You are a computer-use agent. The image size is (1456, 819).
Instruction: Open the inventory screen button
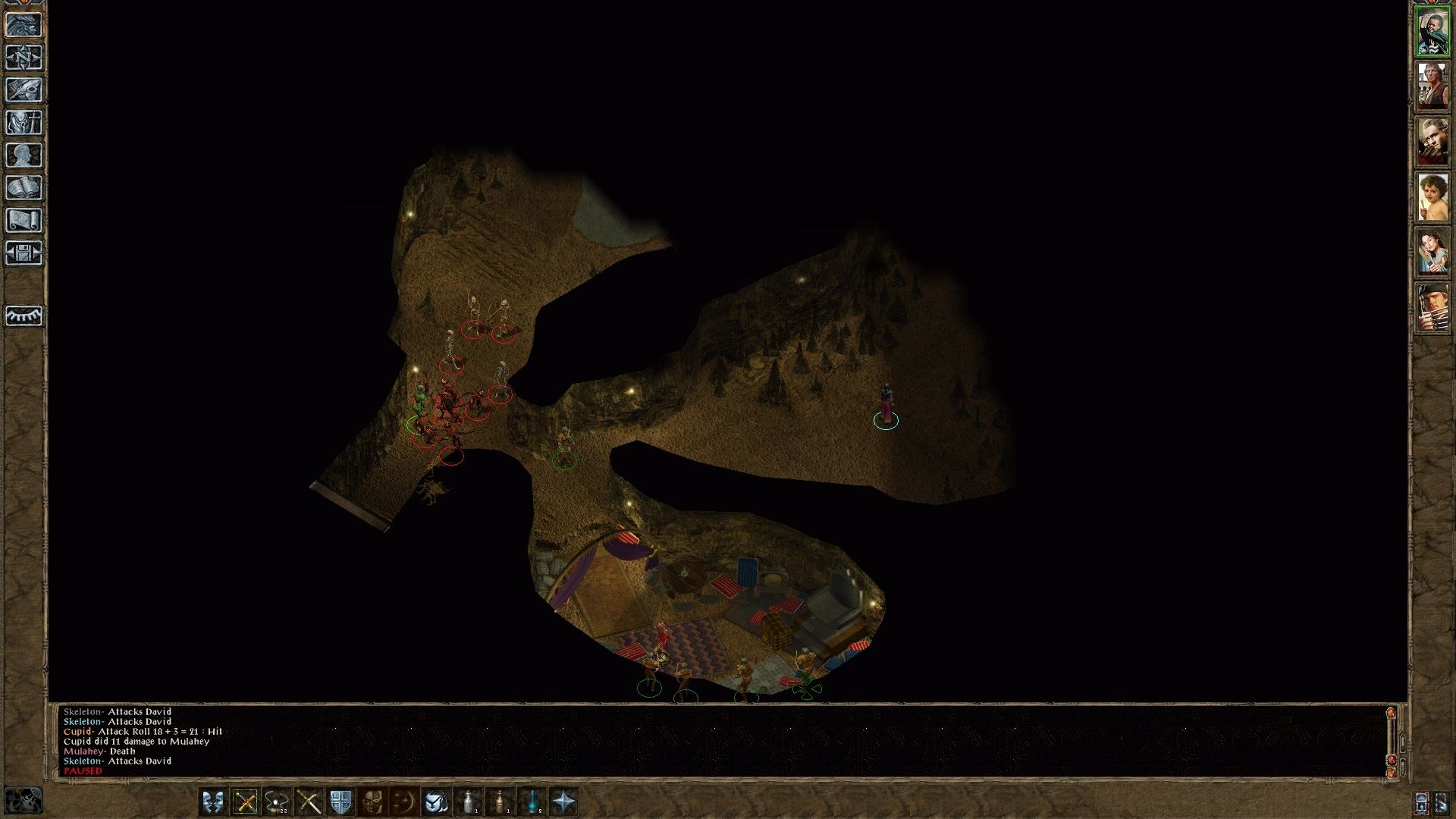click(x=24, y=123)
